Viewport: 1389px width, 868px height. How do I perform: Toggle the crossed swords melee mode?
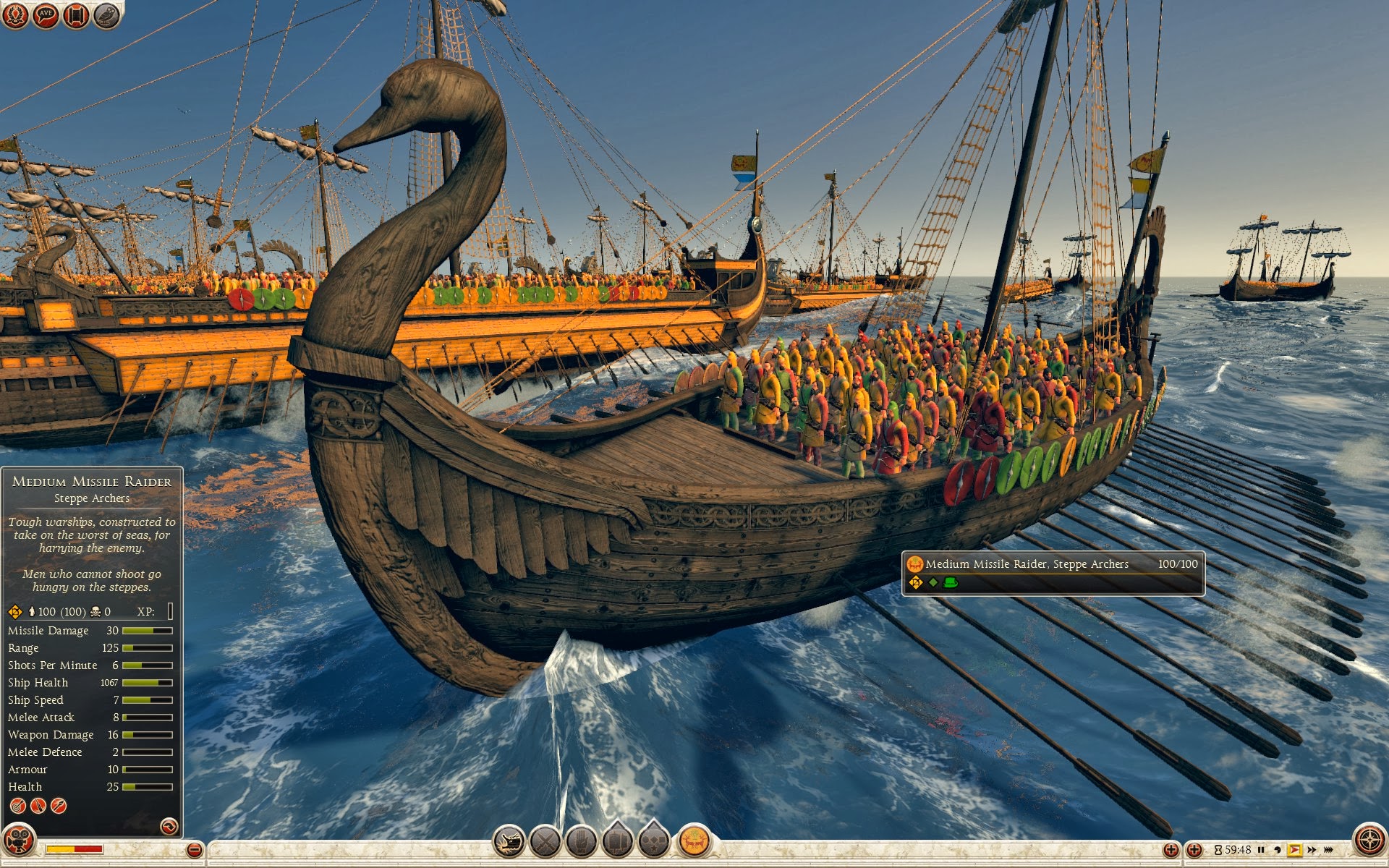point(545,842)
